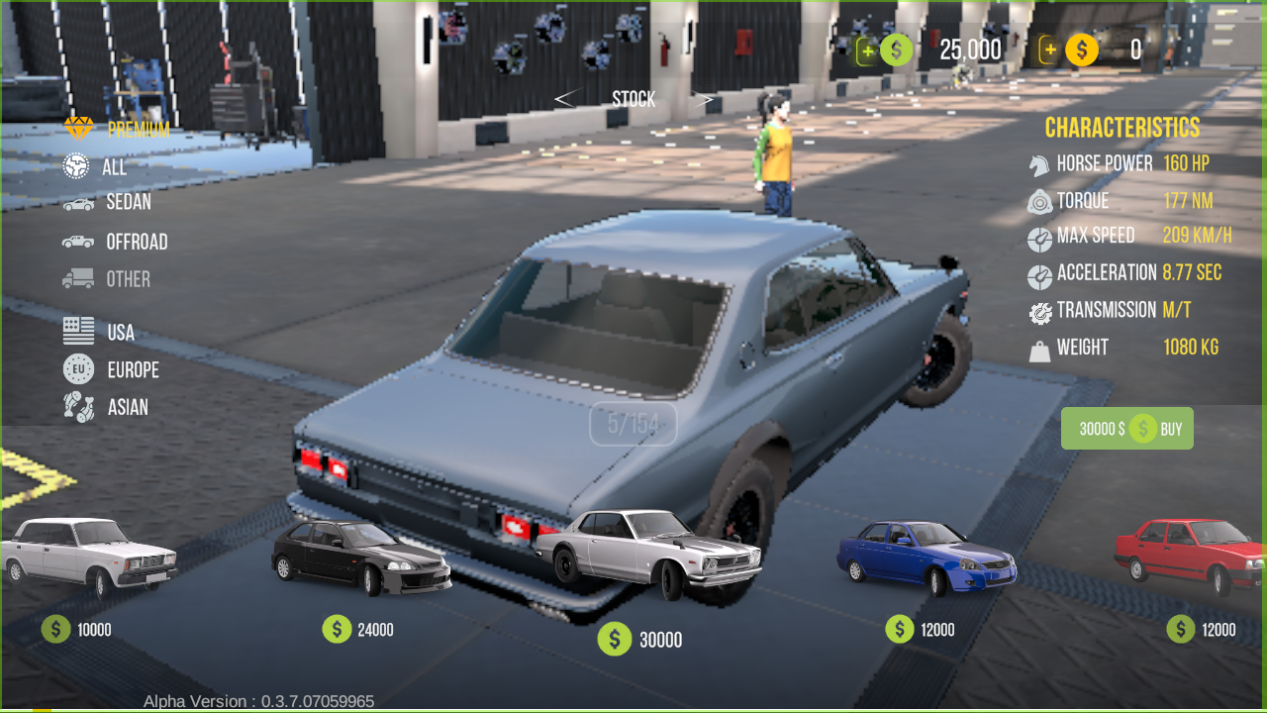Select the white sedan priced 10000
This screenshot has width=1267, height=713.
[88, 556]
